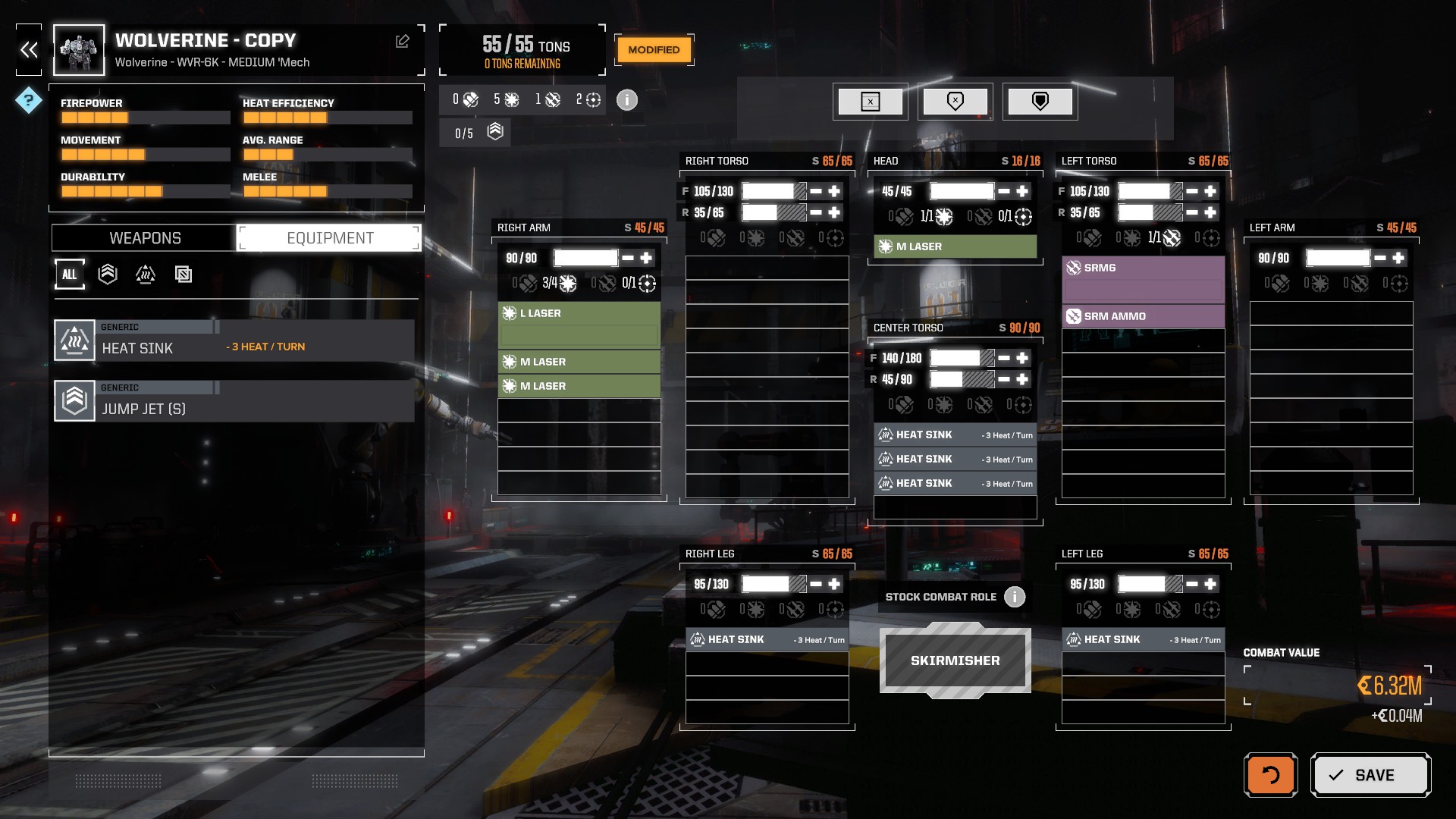This screenshot has width=1456, height=819.
Task: Go back with the double-arrow button
Action: coord(29,50)
